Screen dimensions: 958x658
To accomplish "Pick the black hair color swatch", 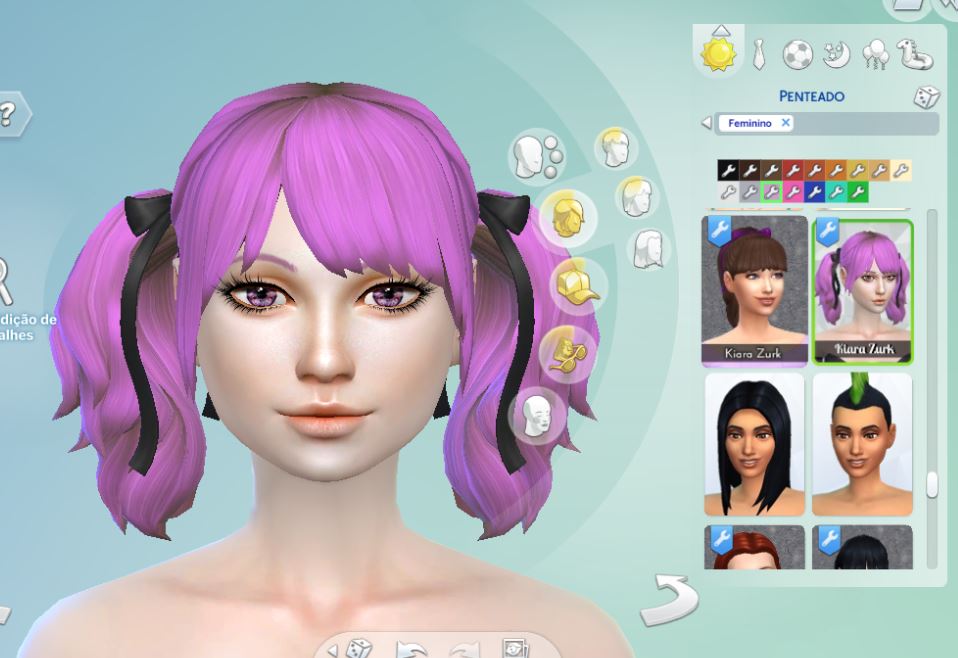I will coord(727,170).
